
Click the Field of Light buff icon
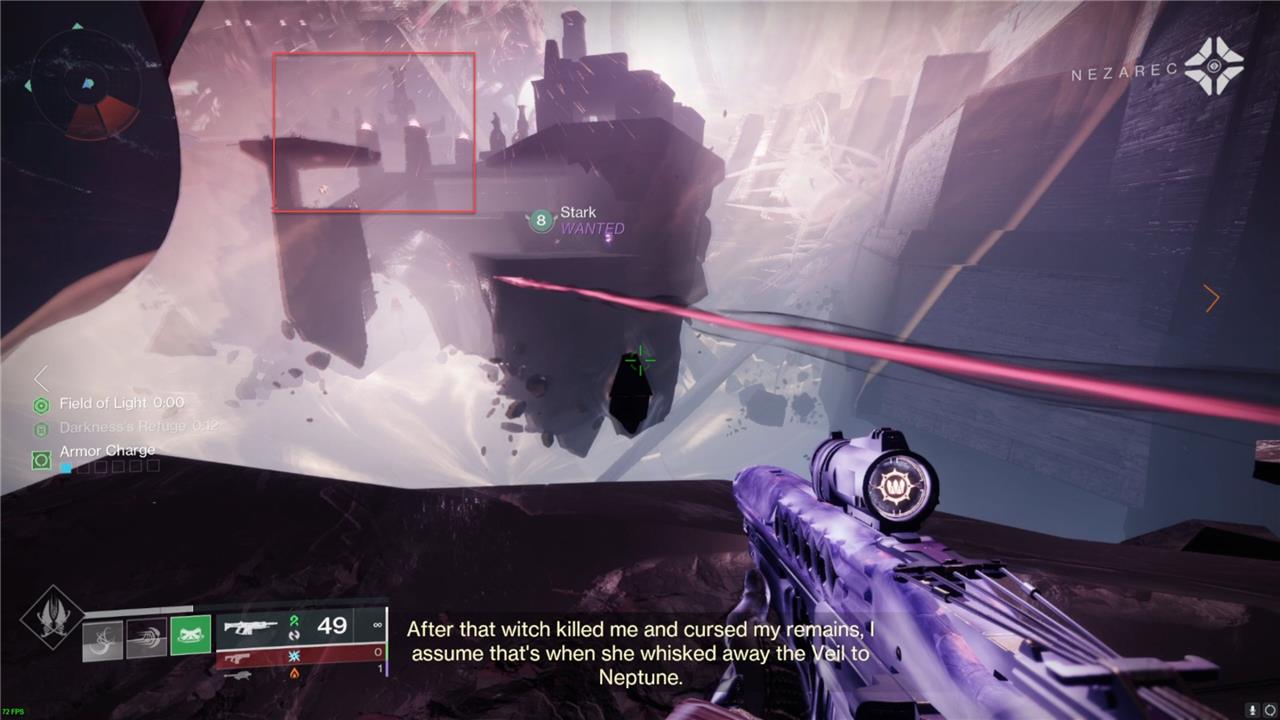click(41, 405)
